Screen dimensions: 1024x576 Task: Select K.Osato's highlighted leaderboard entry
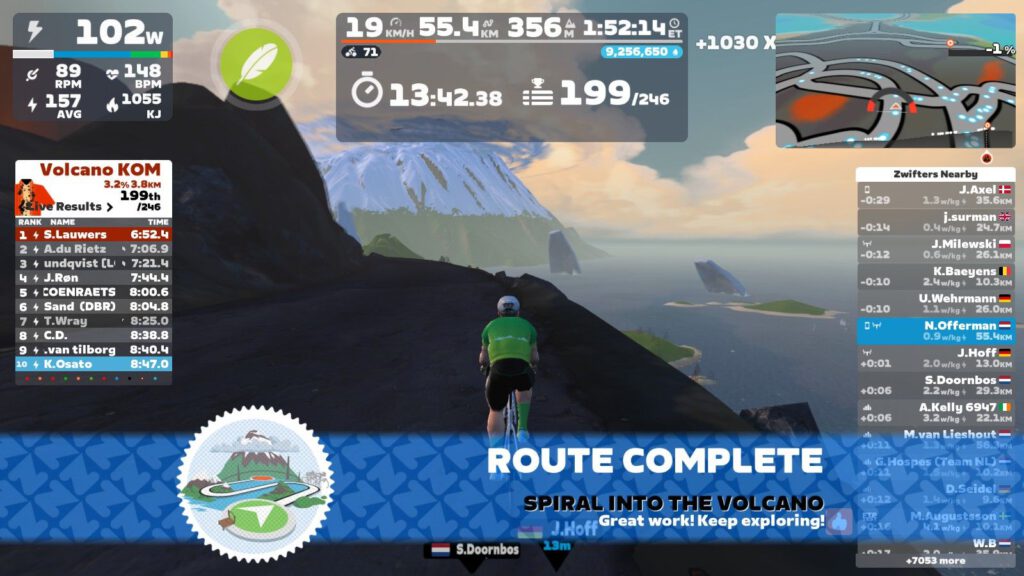[x=93, y=364]
